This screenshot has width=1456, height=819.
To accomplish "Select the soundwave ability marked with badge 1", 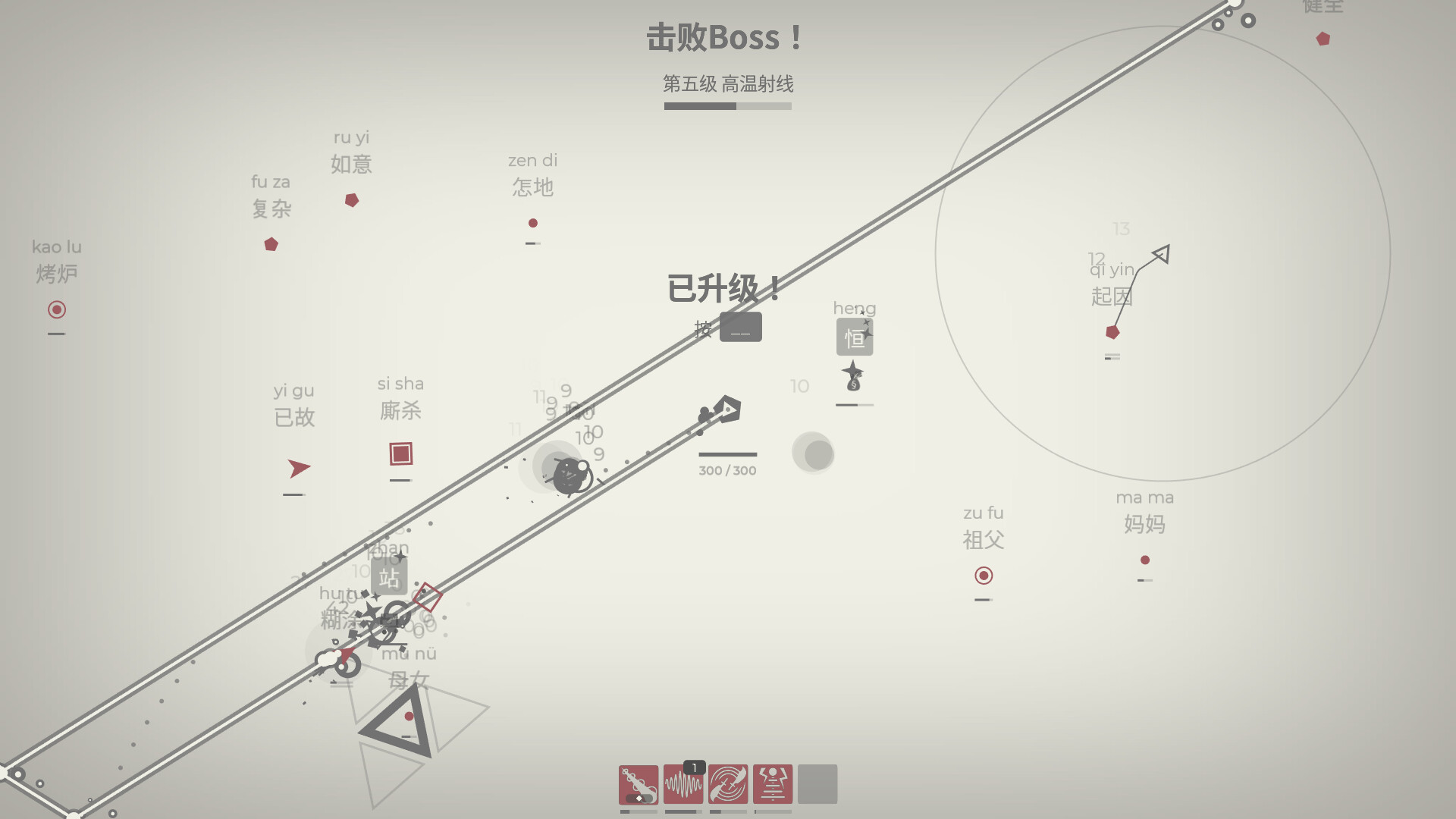I will pyautogui.click(x=683, y=785).
